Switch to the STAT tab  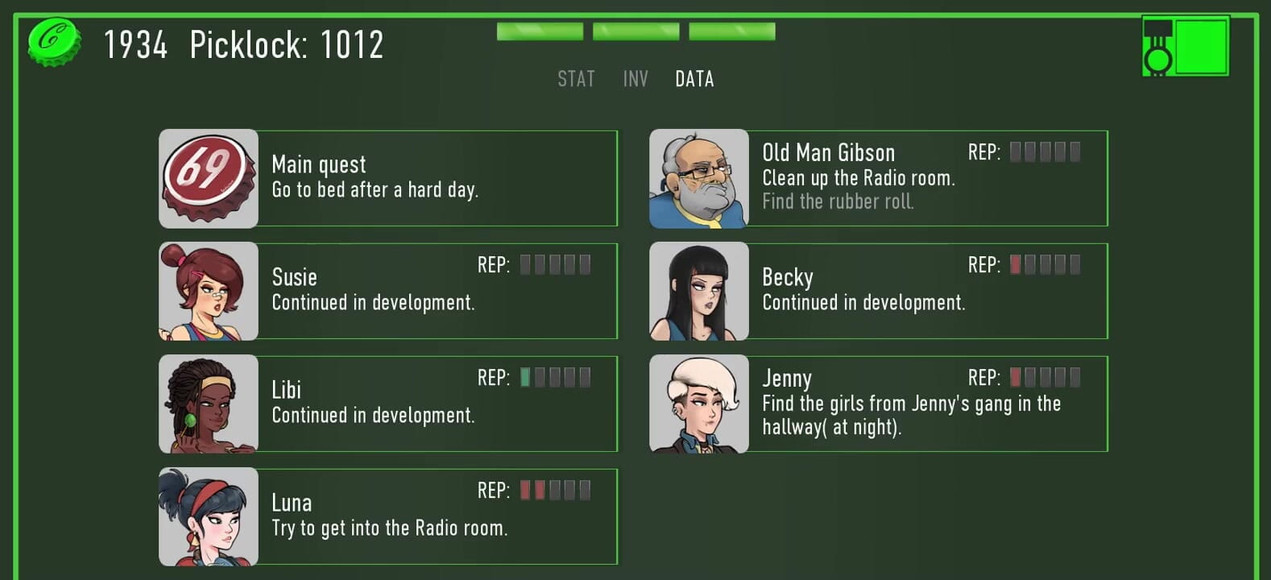(576, 79)
